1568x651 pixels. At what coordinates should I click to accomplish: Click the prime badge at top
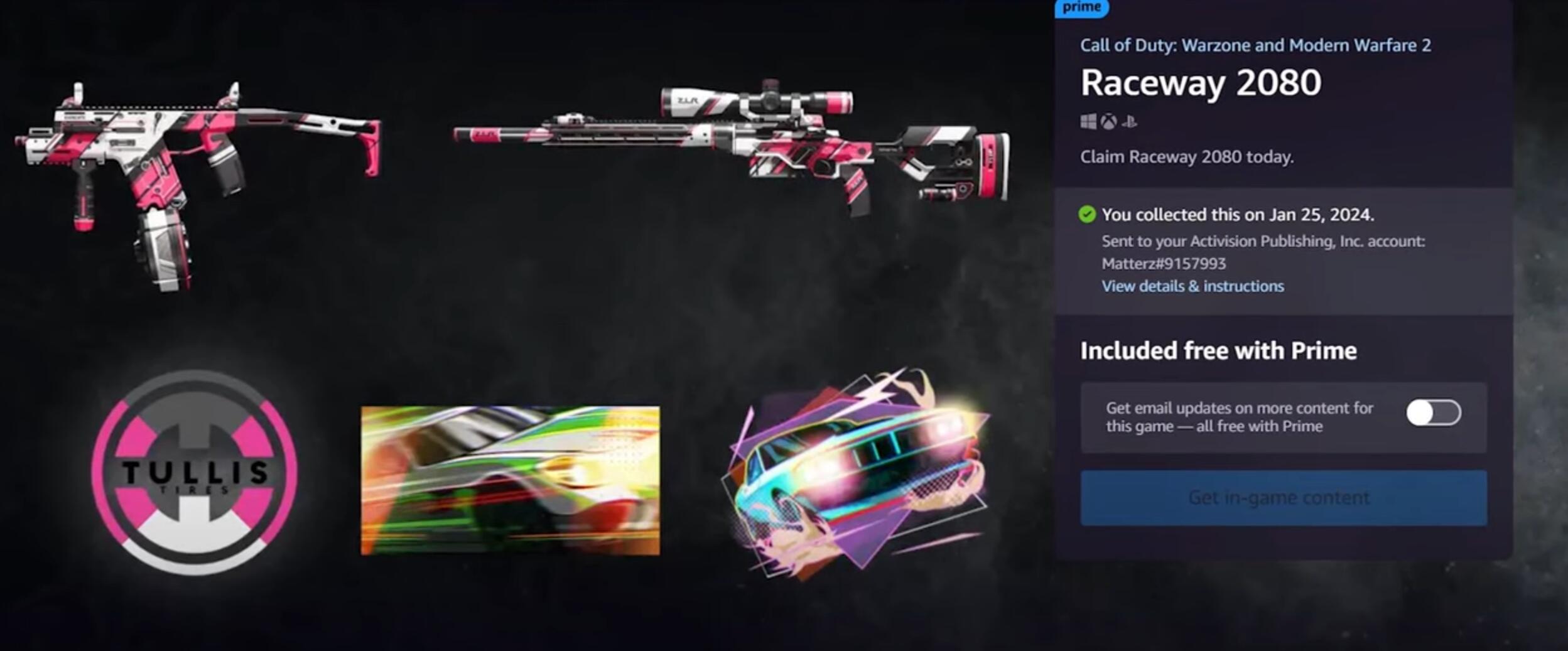tap(1082, 8)
